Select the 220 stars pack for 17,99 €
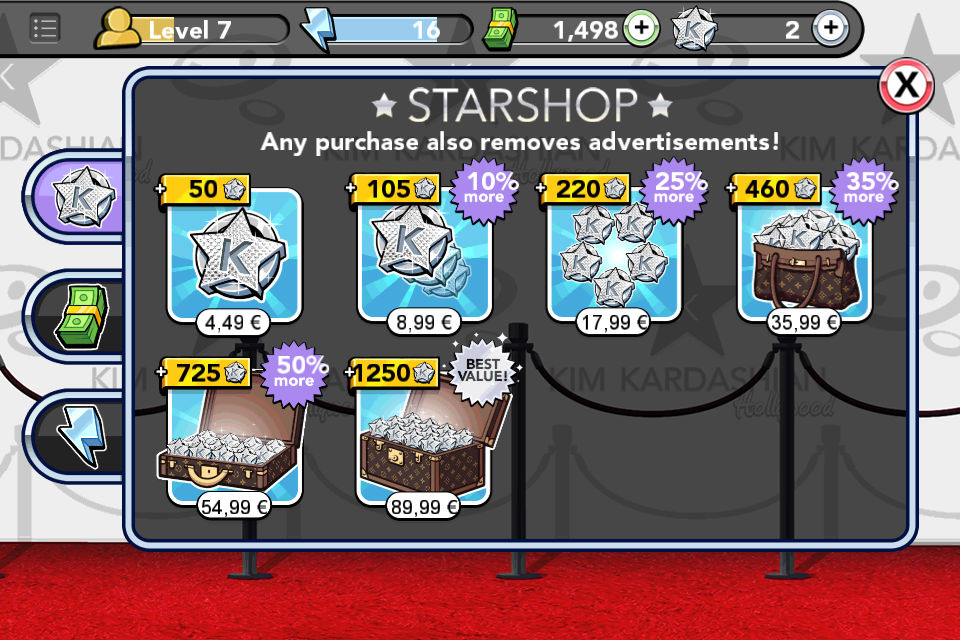Screen dimensions: 960x640 [x=613, y=255]
